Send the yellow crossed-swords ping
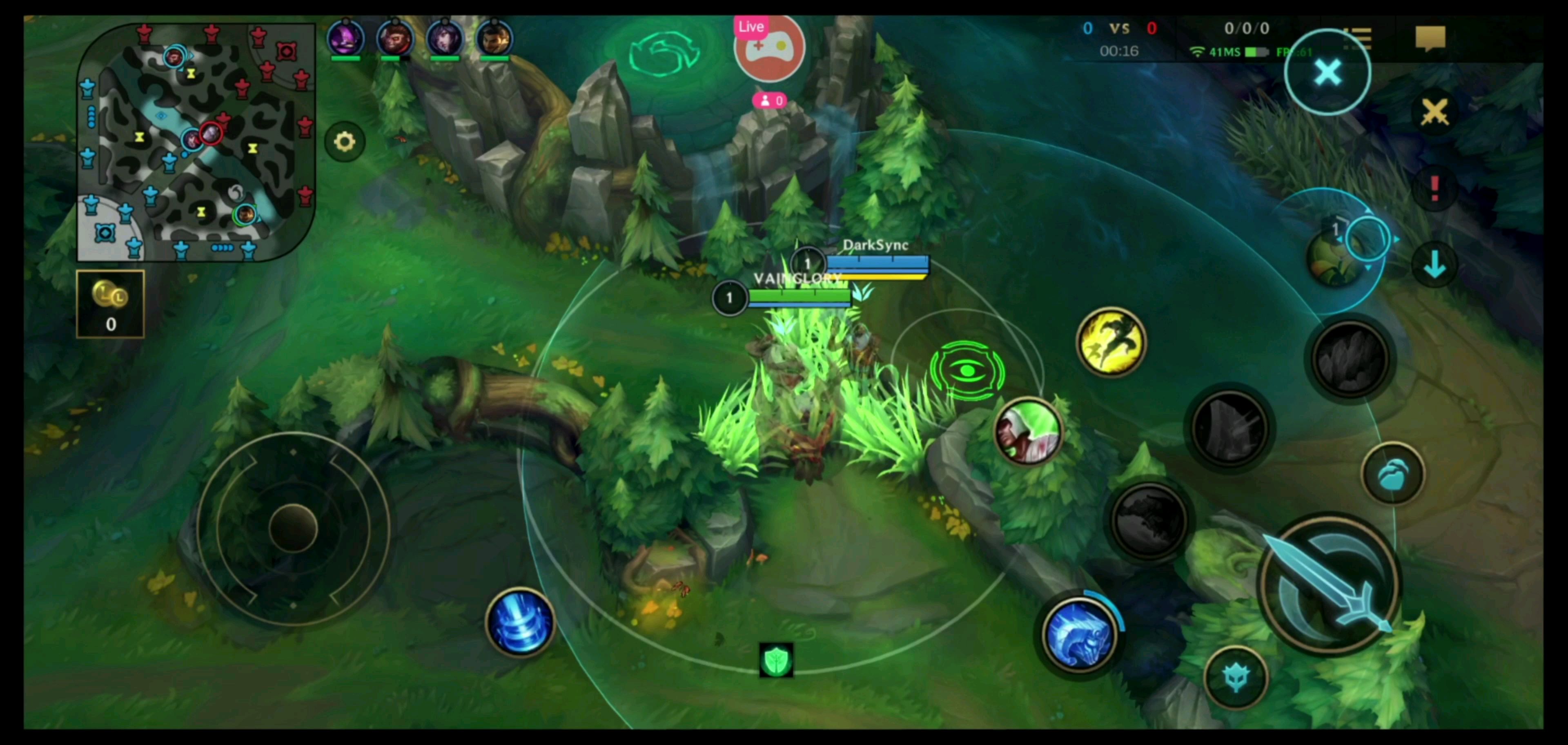 [x=1435, y=112]
